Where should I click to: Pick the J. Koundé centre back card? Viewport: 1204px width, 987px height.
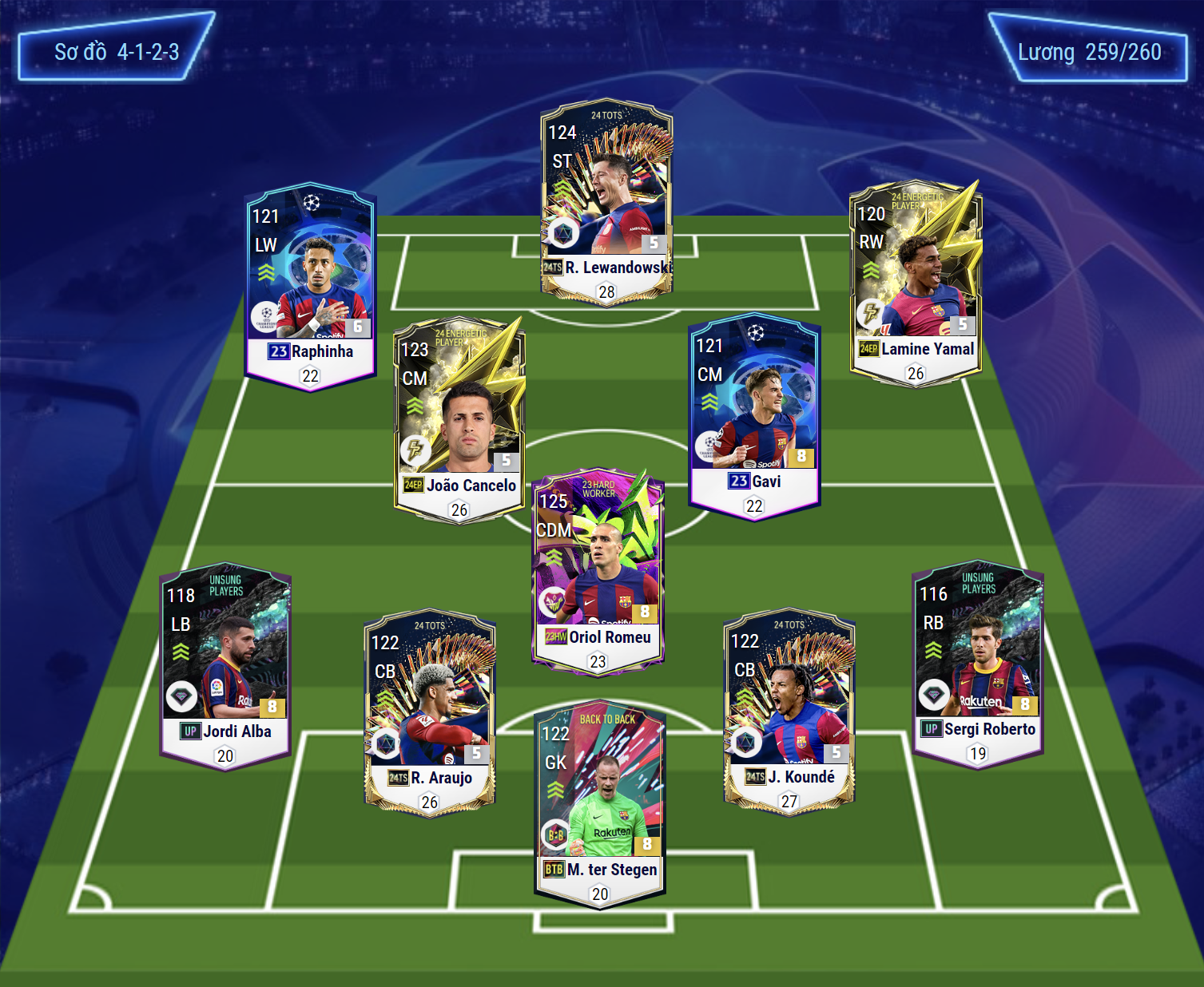[789, 712]
